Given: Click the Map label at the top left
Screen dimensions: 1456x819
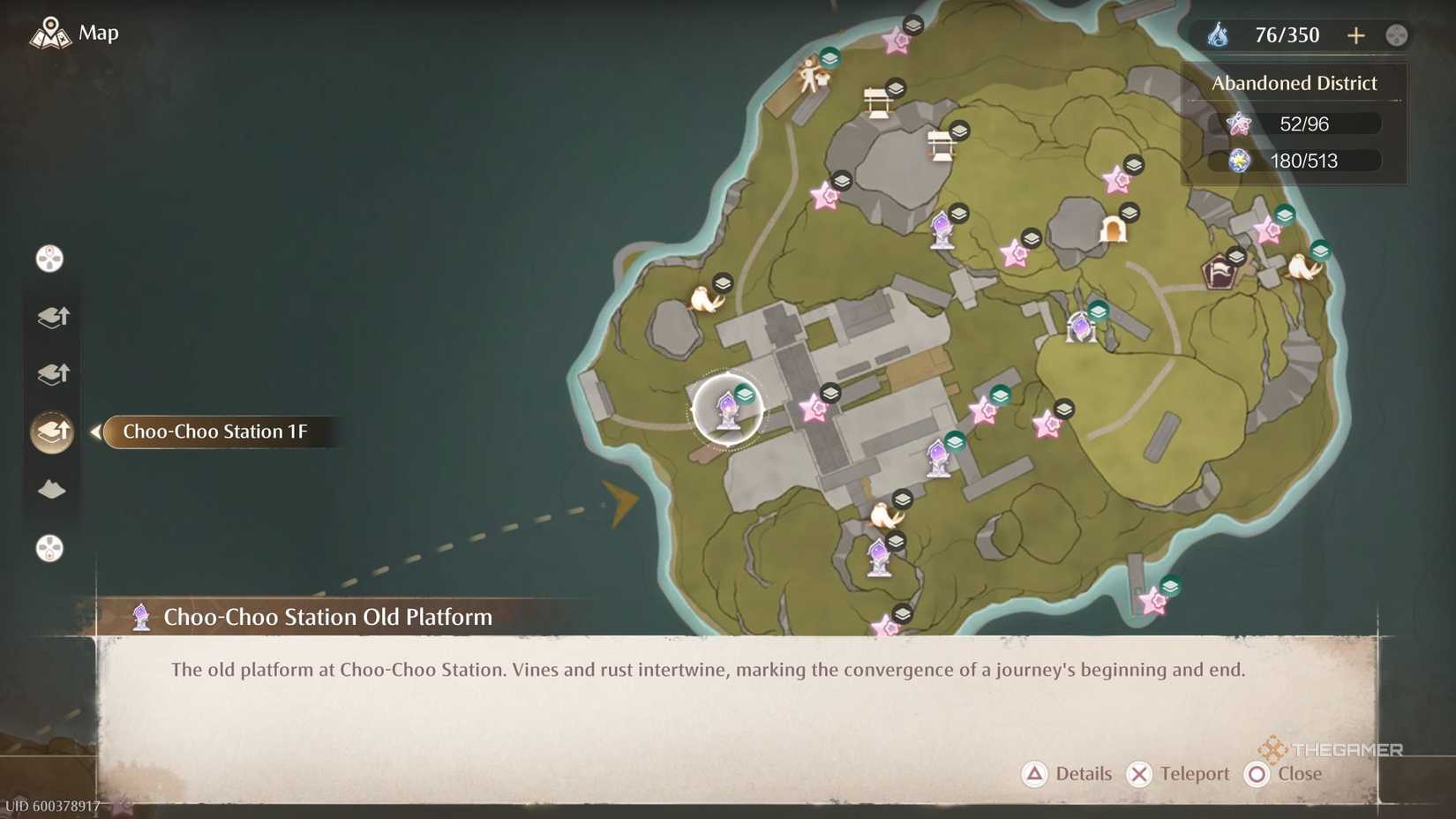Looking at the screenshot, I should click(x=97, y=33).
